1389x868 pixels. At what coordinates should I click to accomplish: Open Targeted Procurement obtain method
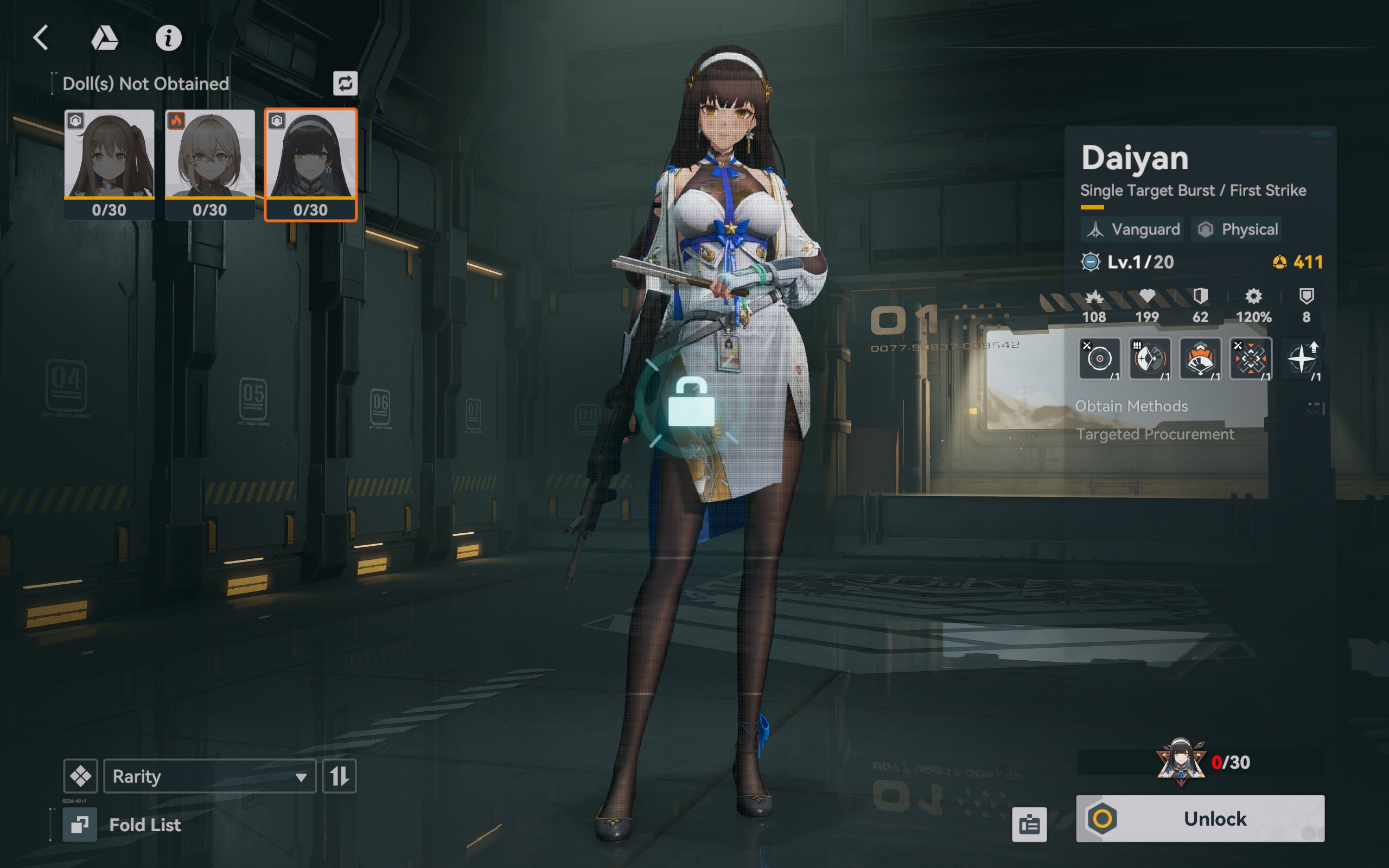tap(1155, 435)
